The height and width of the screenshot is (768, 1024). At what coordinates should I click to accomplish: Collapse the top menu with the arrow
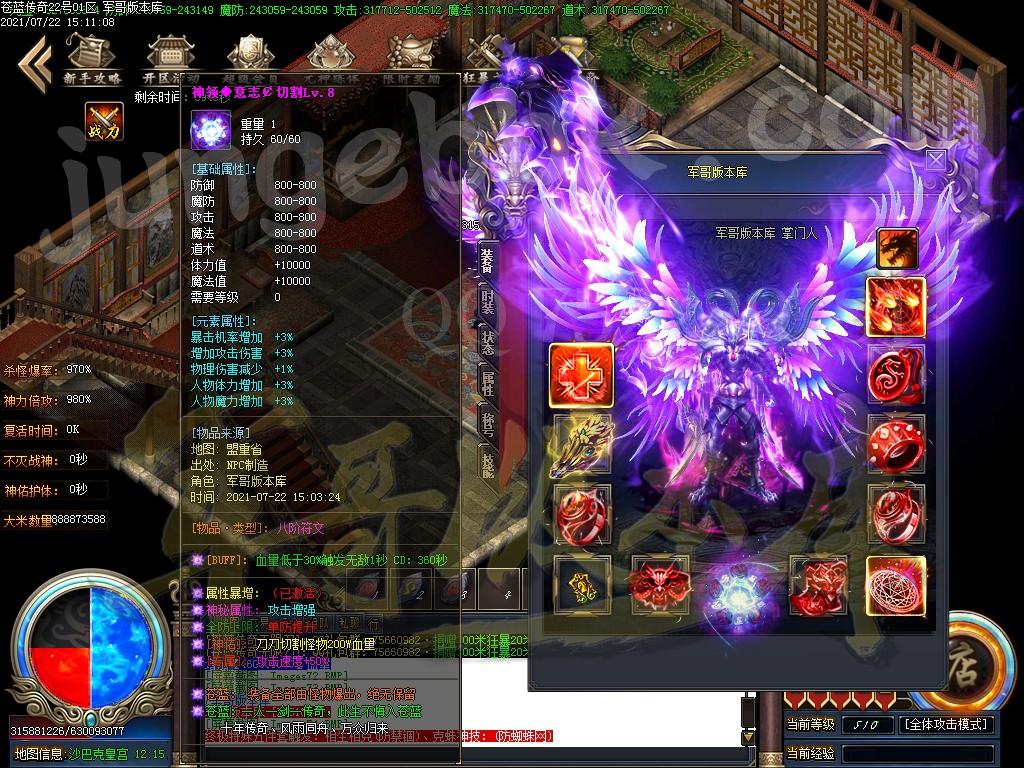(x=33, y=60)
